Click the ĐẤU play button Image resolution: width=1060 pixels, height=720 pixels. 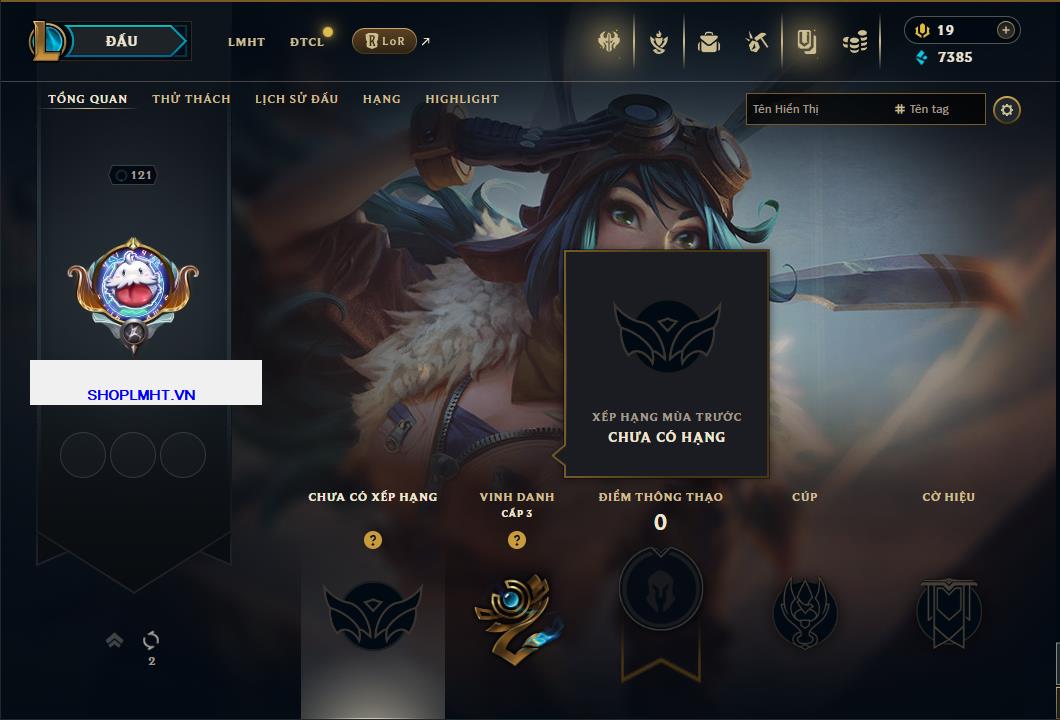121,41
